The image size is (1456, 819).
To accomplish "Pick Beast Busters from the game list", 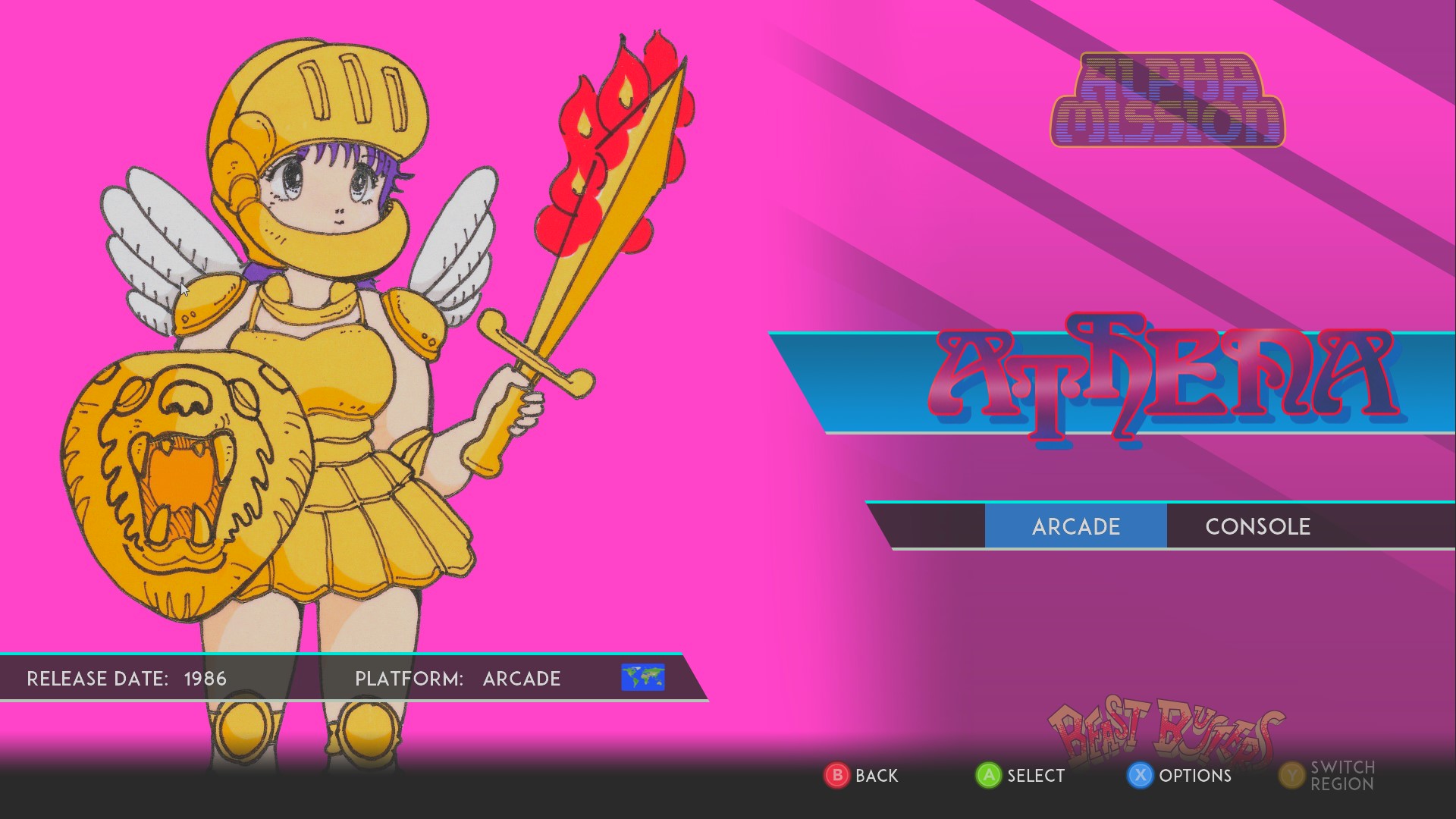I will pyautogui.click(x=1165, y=731).
